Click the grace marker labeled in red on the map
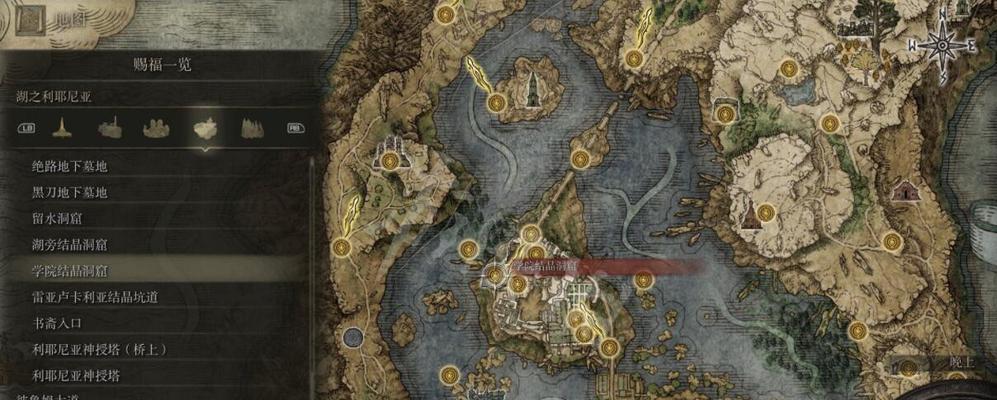 496,270
